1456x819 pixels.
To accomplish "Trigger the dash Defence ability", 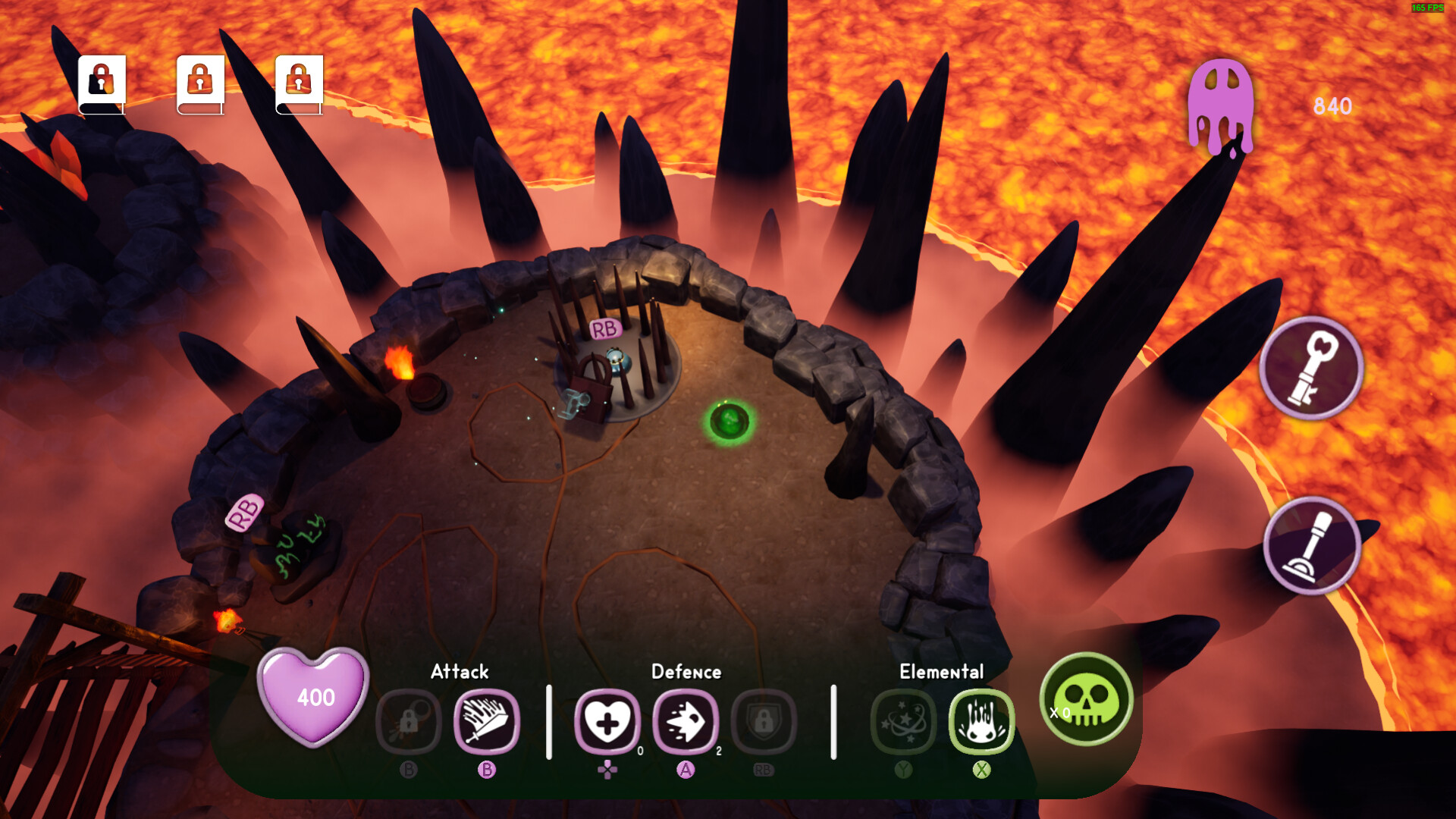I will (686, 721).
